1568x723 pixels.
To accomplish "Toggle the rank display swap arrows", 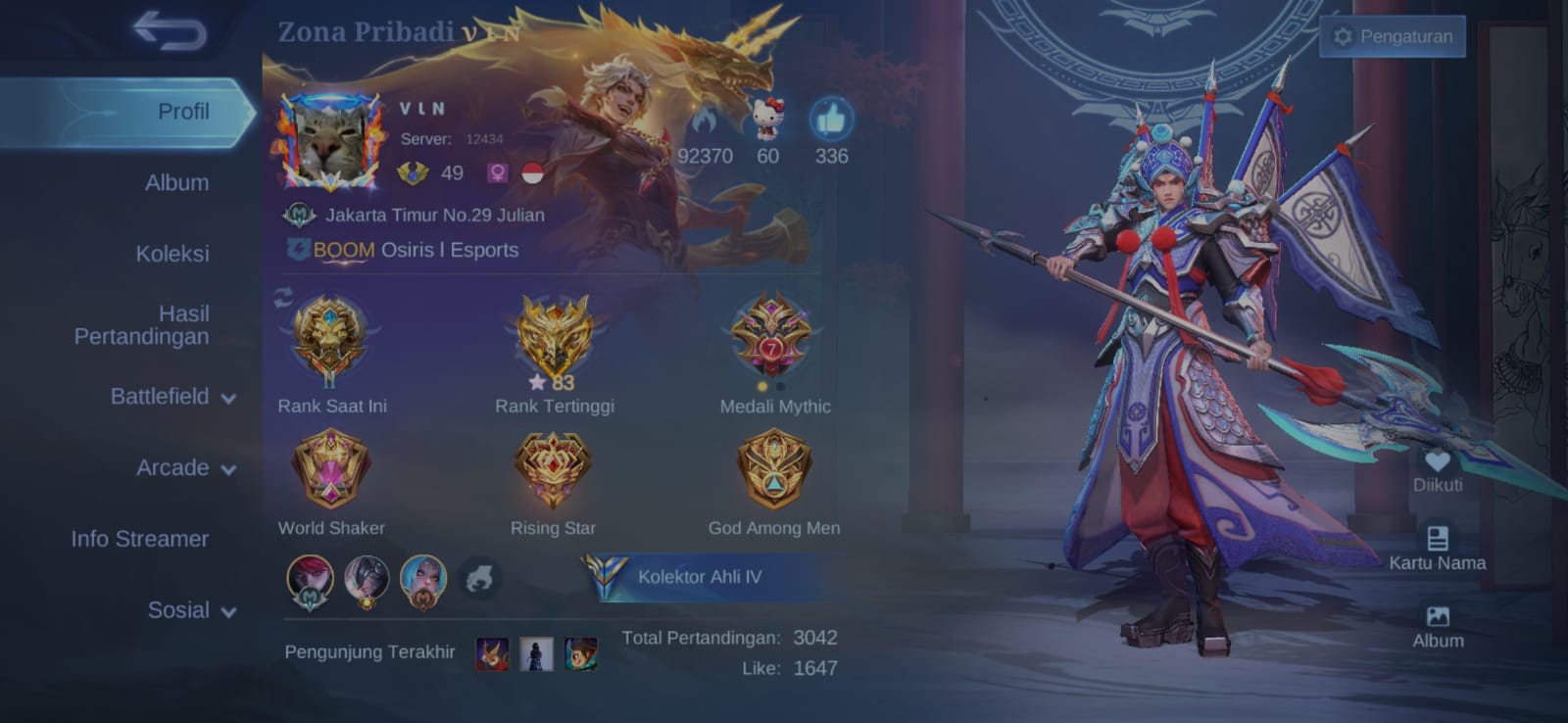I will point(284,298).
